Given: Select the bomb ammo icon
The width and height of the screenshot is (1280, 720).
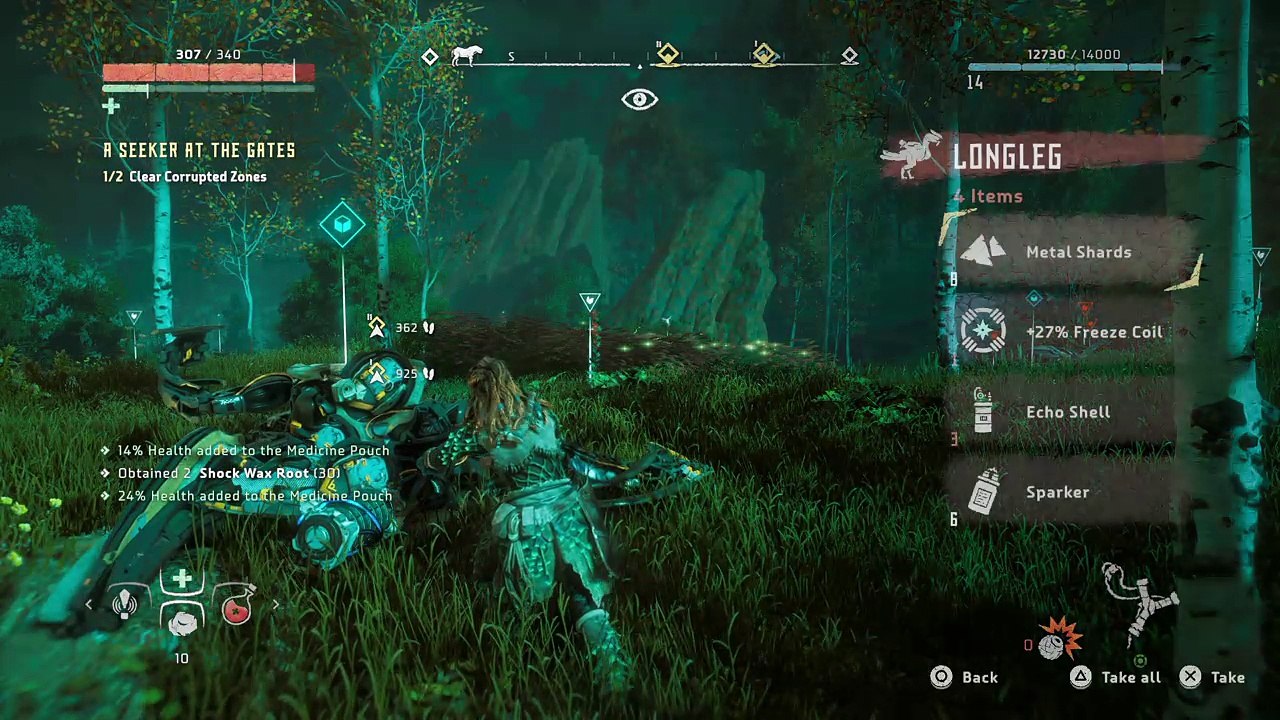Looking at the screenshot, I should [x=1054, y=641].
